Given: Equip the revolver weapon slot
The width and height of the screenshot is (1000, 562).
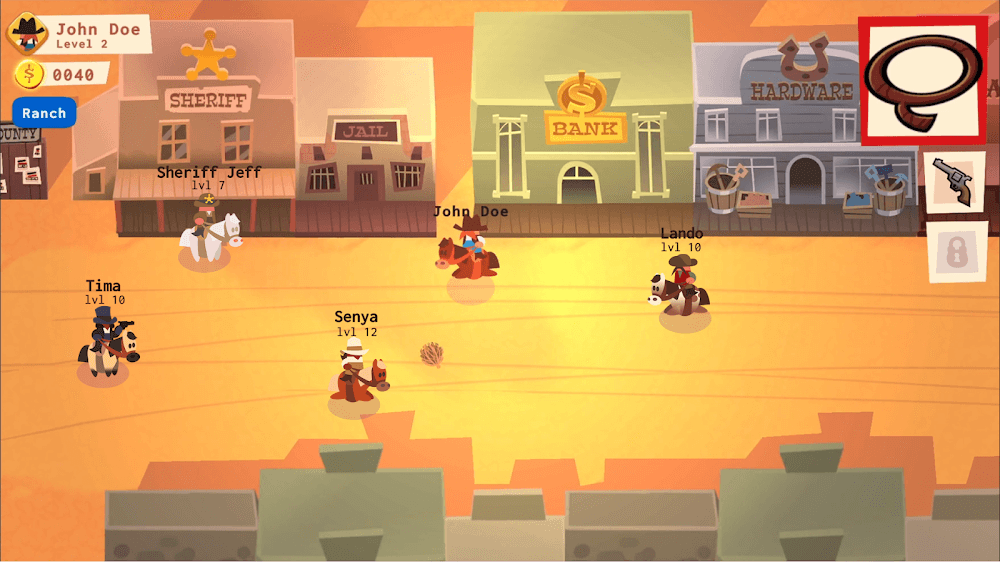Looking at the screenshot, I should click(951, 182).
